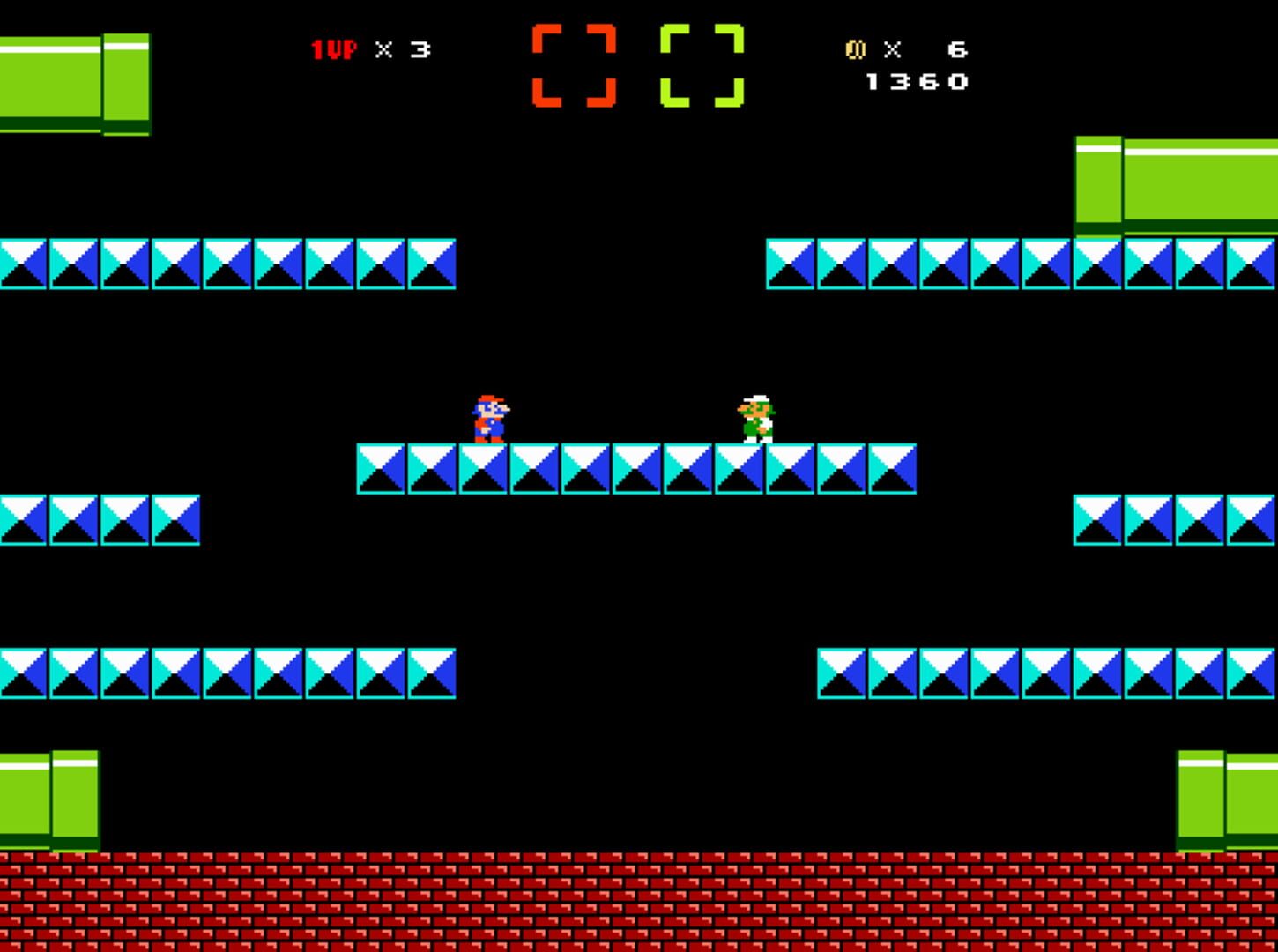Viewport: 1278px width, 952px height.
Task: Click the red 1UP indicator
Action: click(x=335, y=50)
